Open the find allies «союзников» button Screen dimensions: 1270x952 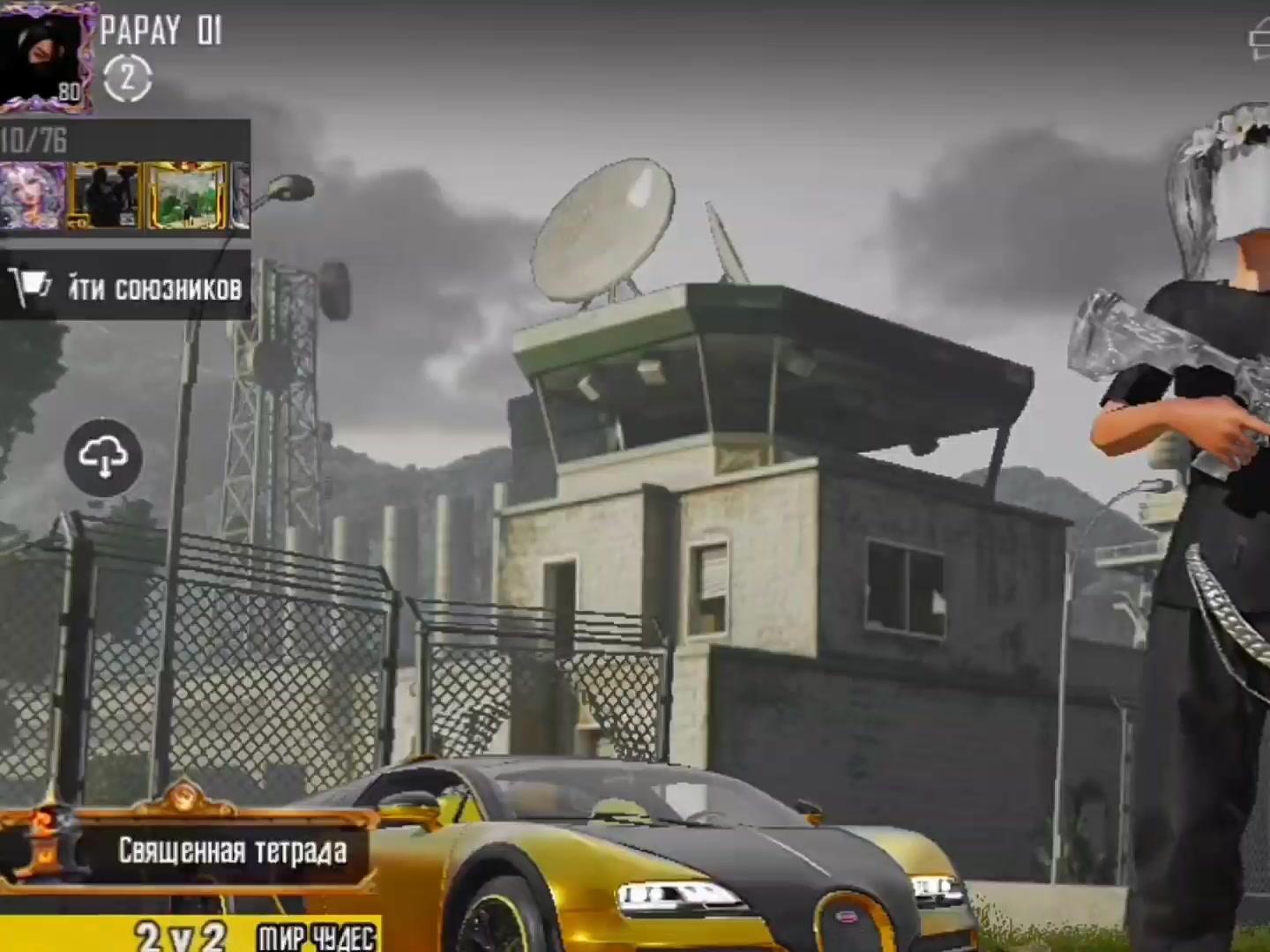point(125,287)
